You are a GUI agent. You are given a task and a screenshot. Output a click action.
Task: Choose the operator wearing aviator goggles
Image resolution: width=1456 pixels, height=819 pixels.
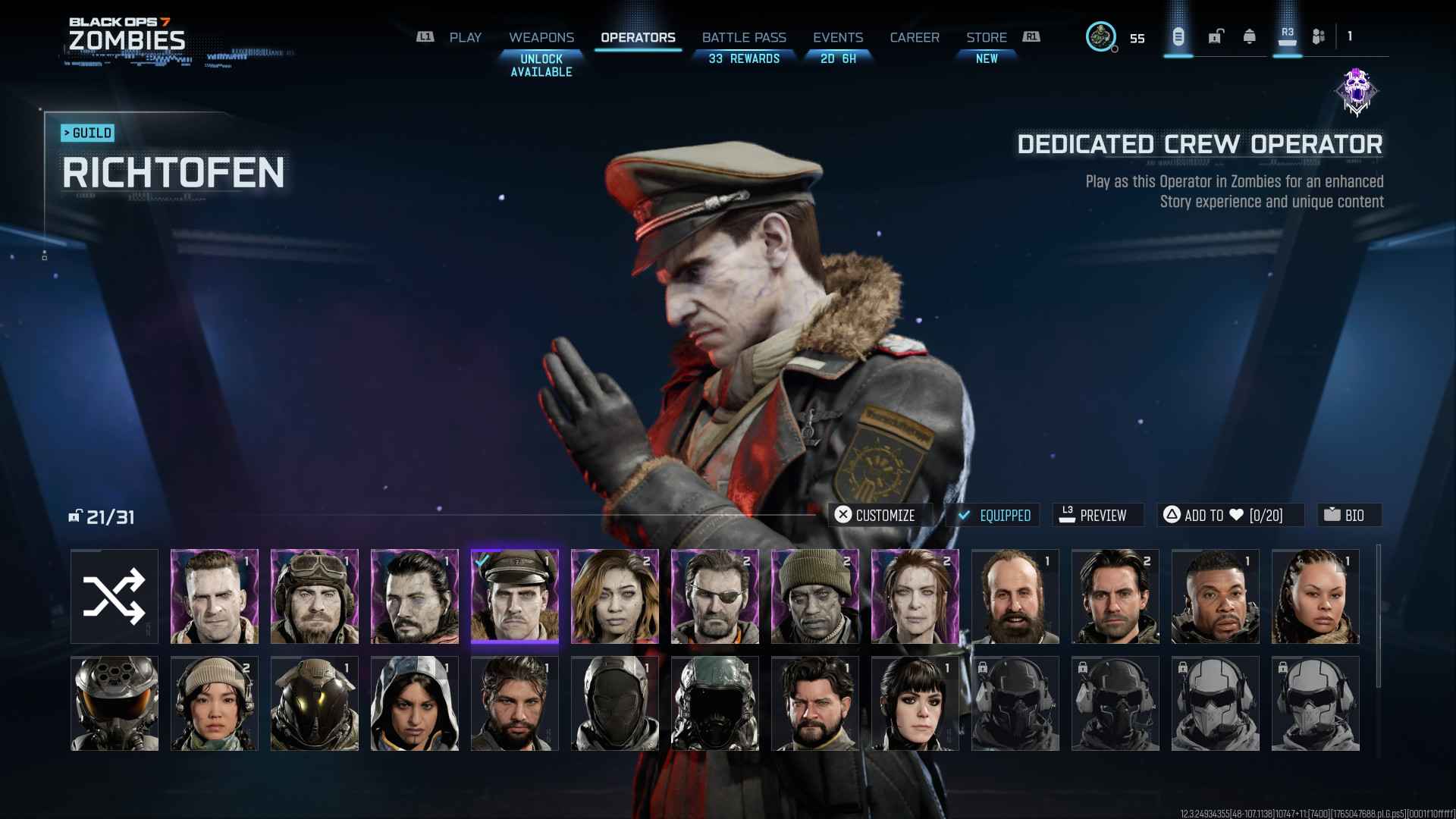(x=315, y=597)
